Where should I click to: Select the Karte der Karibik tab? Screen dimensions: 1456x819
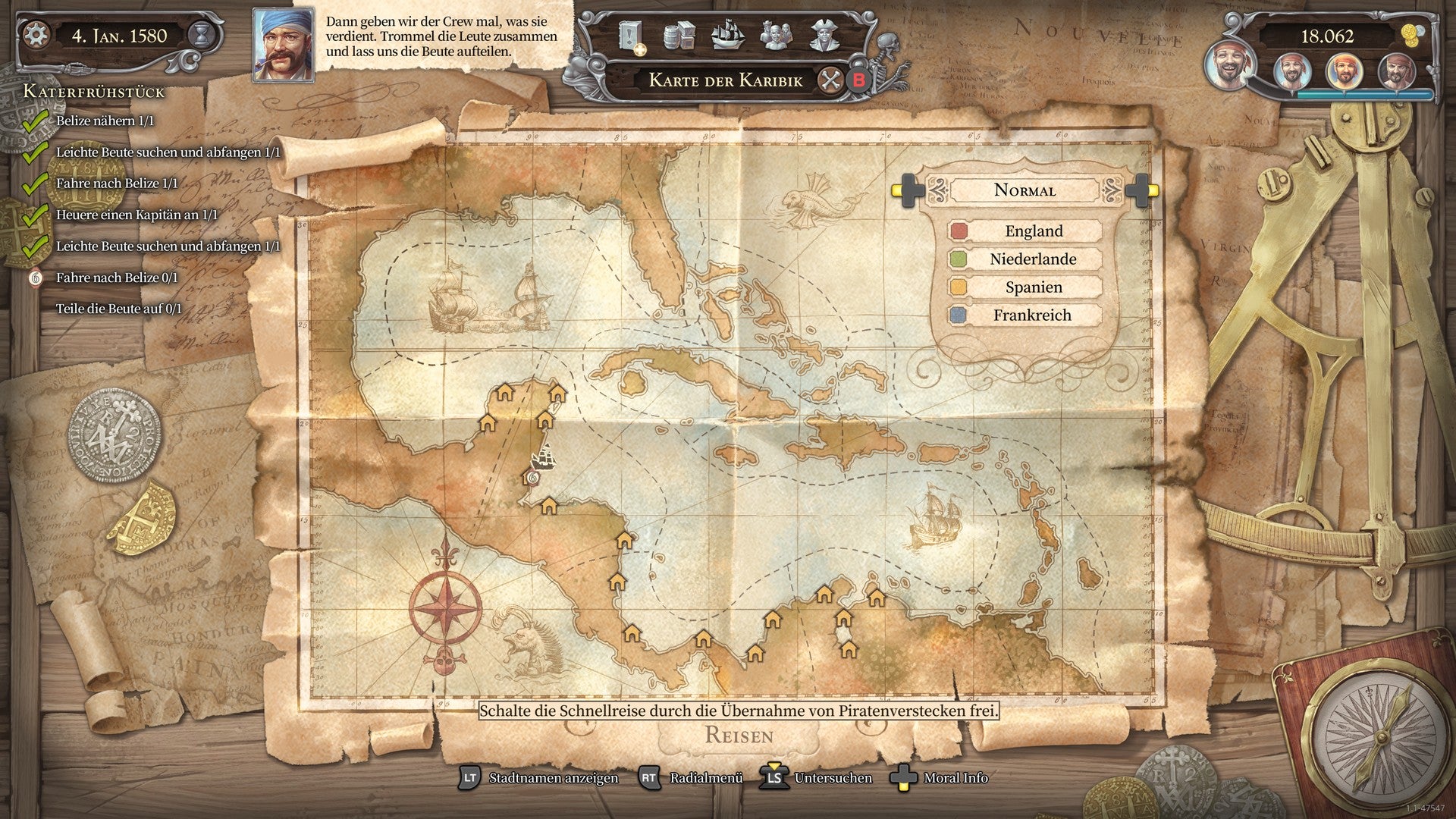tap(726, 80)
